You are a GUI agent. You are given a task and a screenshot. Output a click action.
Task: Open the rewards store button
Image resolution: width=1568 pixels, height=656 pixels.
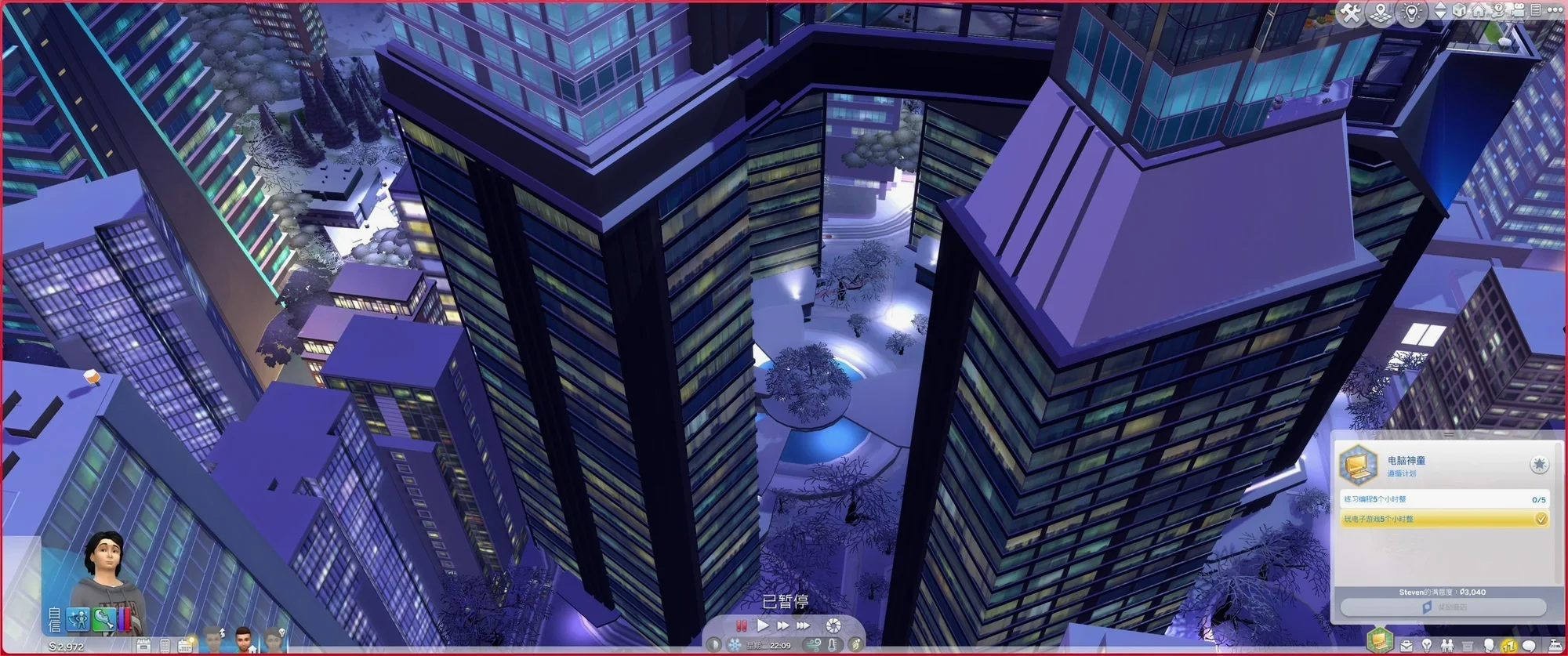tap(1443, 607)
